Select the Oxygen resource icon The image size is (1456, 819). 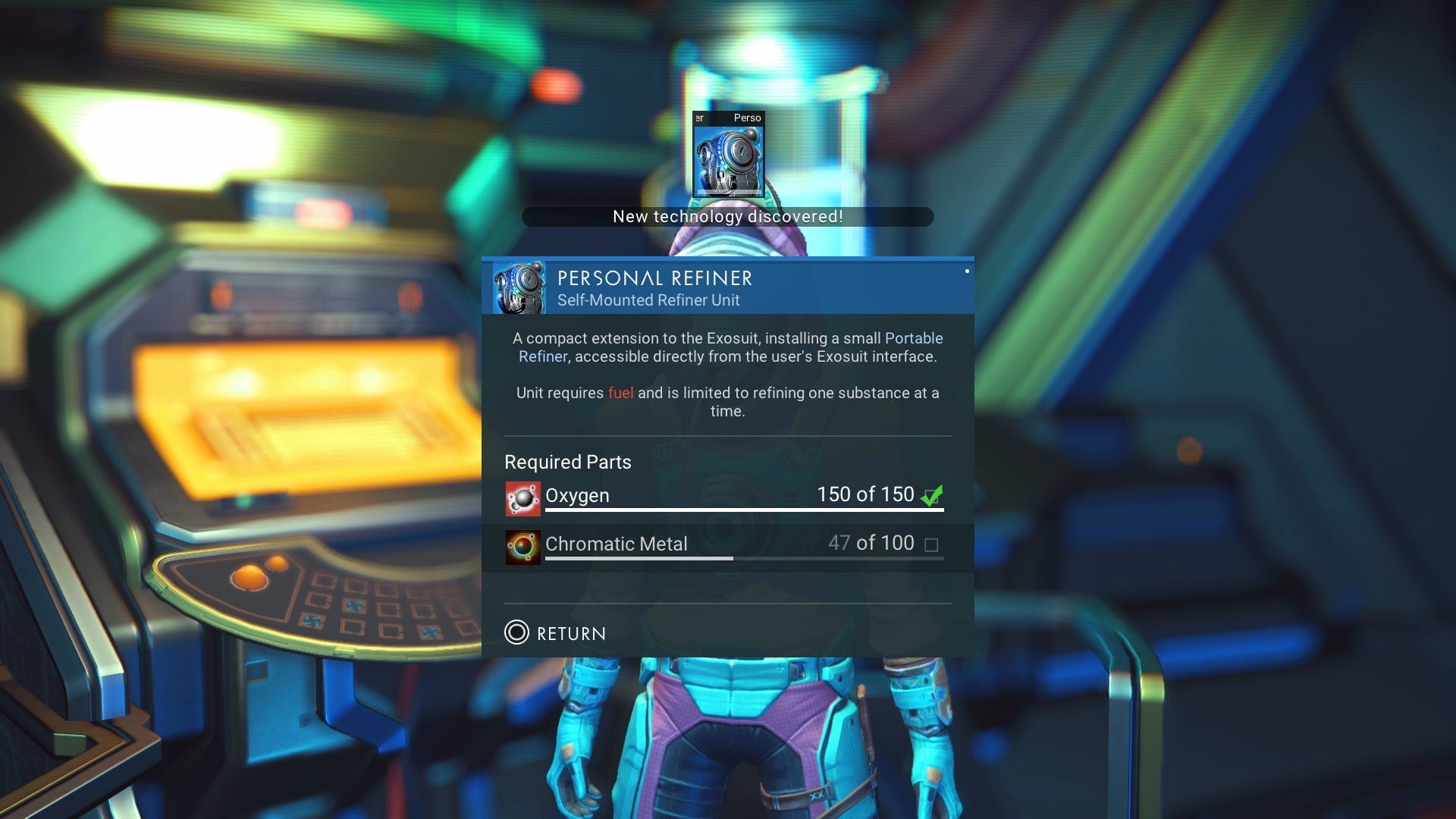click(522, 497)
